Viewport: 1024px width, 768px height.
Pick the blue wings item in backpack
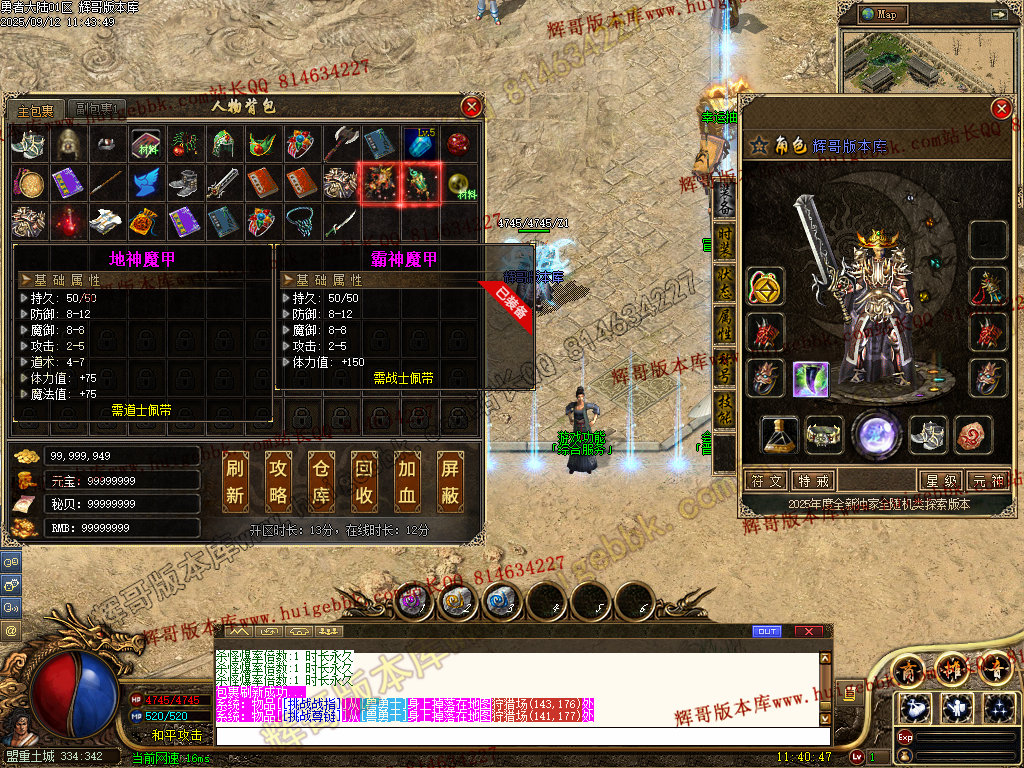click(x=146, y=182)
